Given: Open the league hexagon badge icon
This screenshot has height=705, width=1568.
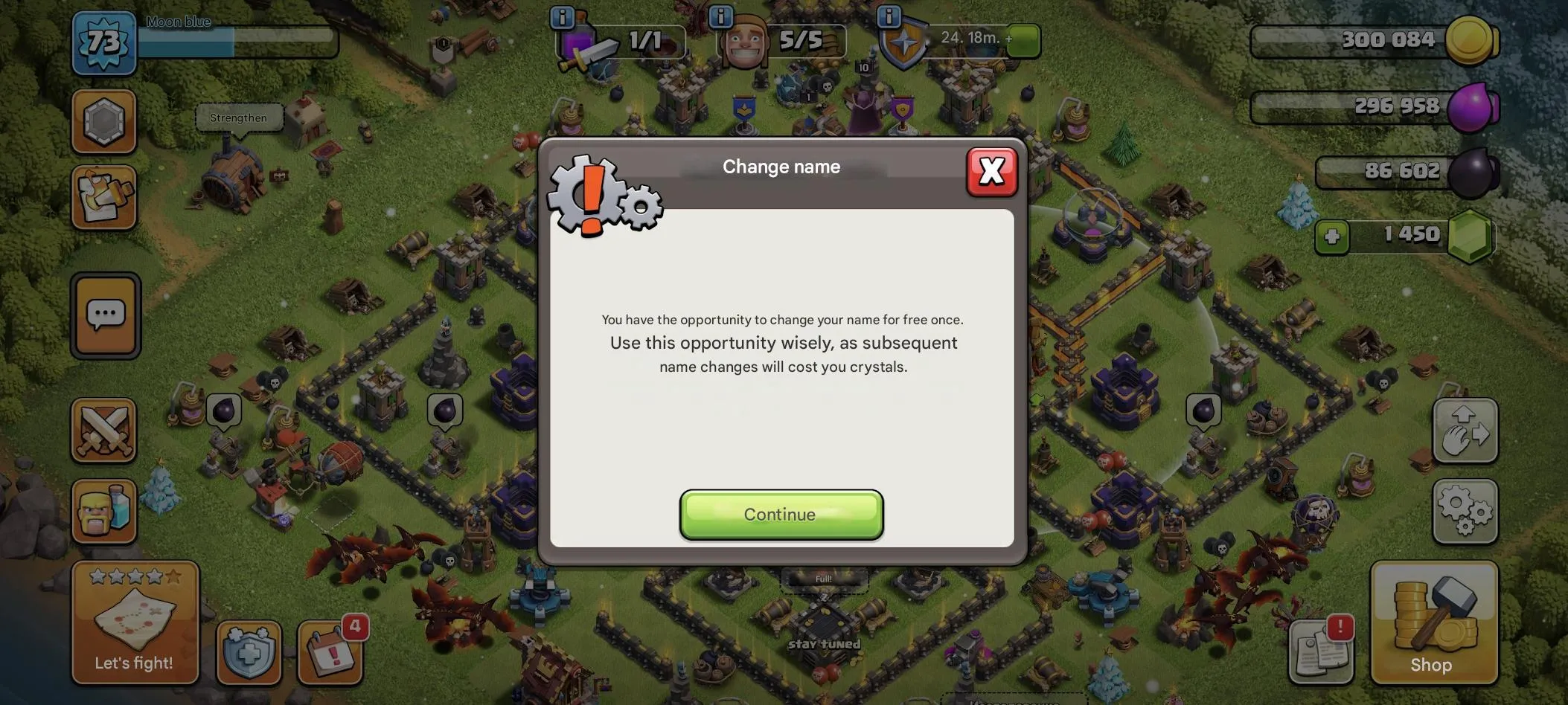Looking at the screenshot, I should coord(104,120).
